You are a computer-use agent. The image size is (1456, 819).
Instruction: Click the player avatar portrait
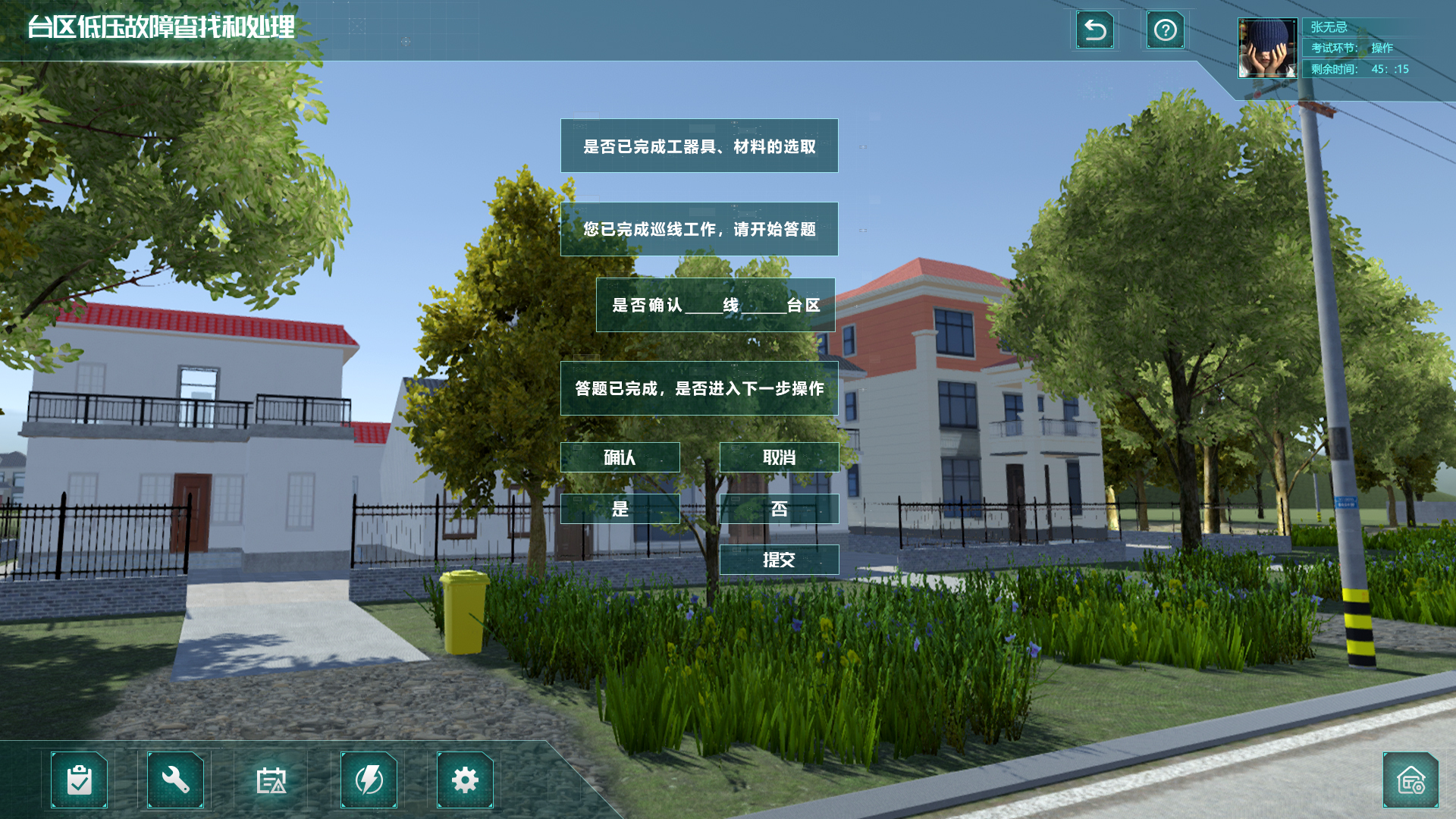click(1267, 49)
